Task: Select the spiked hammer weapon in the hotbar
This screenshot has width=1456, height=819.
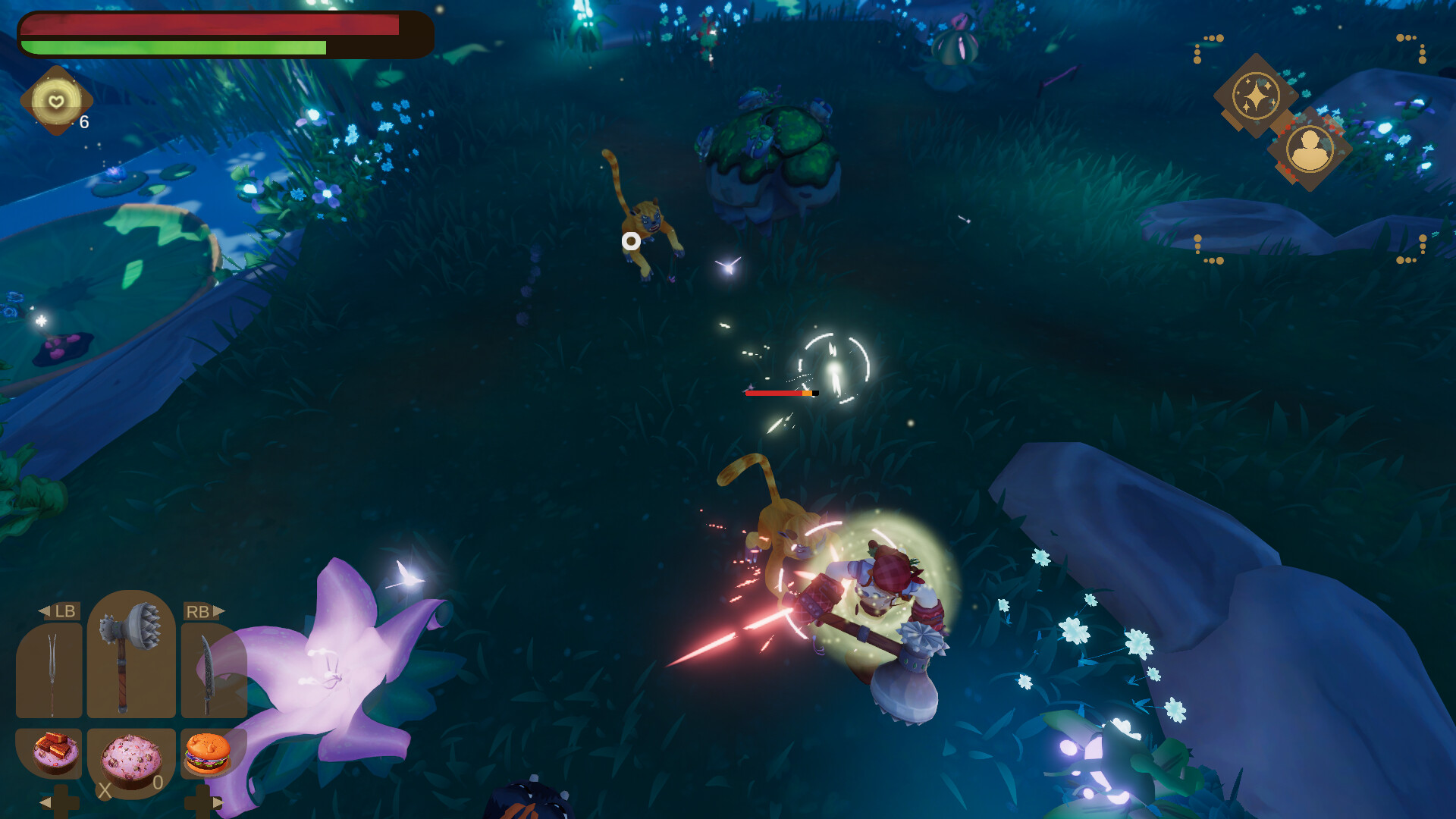Action: click(127, 660)
